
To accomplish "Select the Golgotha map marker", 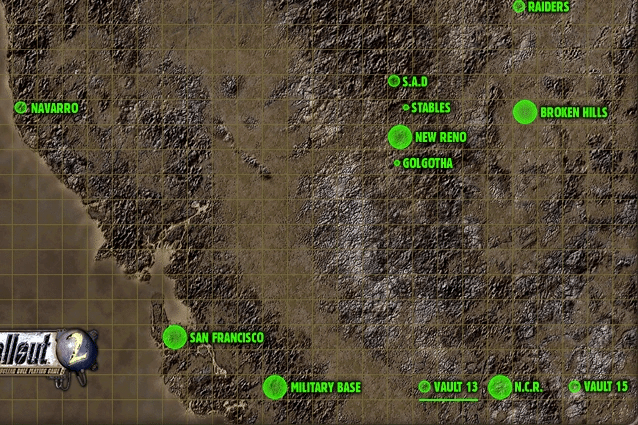I will pos(397,163).
